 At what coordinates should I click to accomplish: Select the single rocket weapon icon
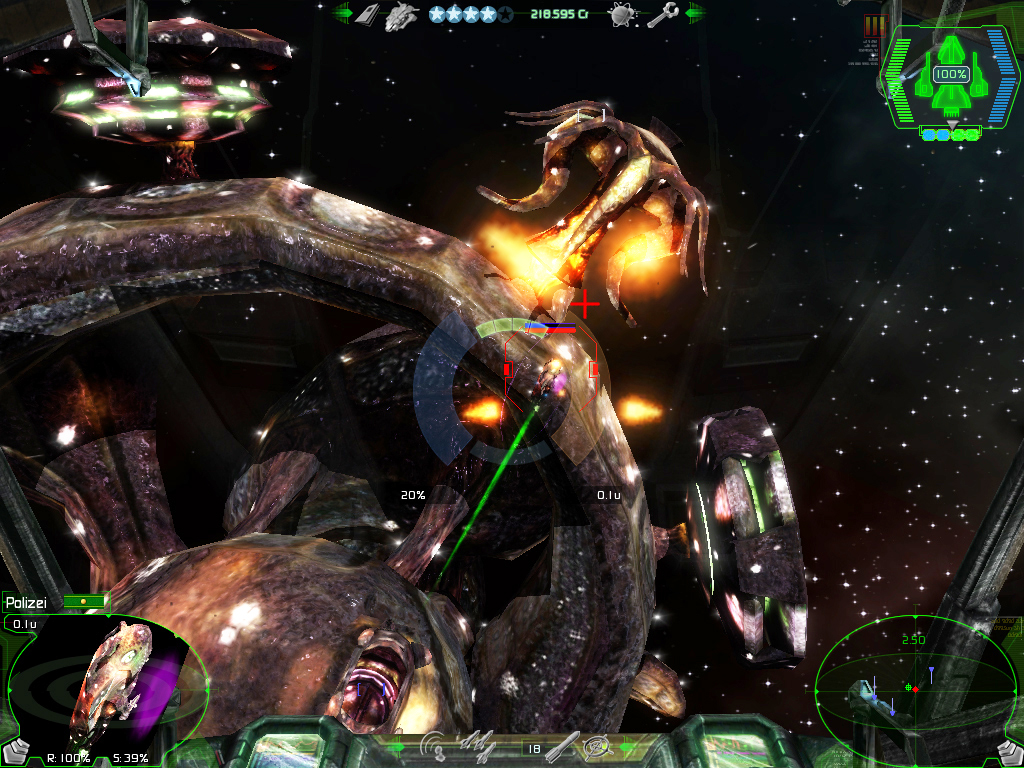pos(561,745)
